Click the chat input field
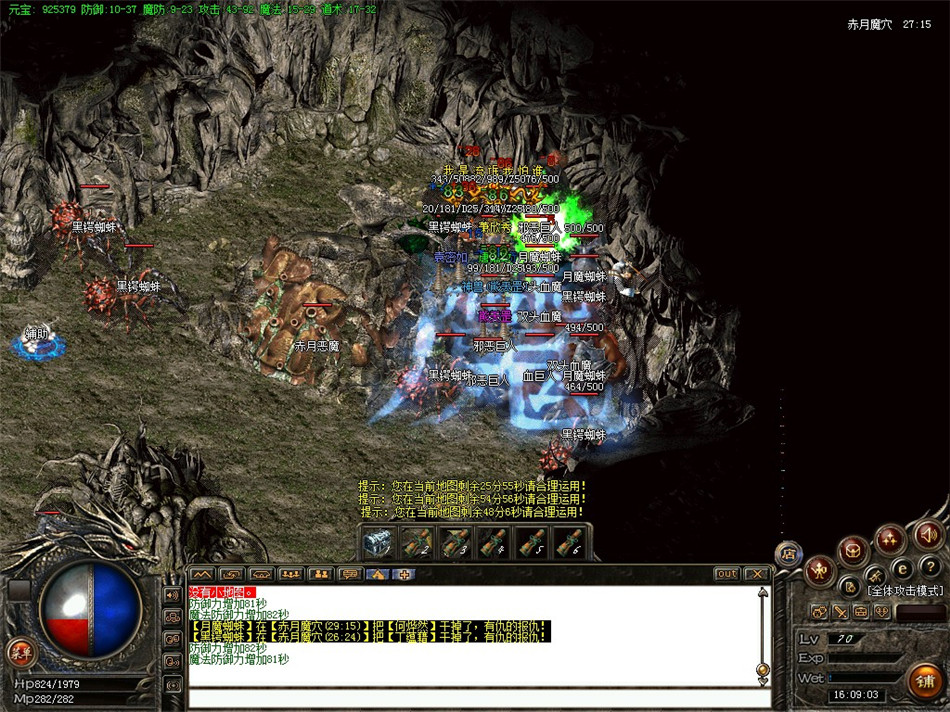This screenshot has width=950, height=712. [470, 697]
